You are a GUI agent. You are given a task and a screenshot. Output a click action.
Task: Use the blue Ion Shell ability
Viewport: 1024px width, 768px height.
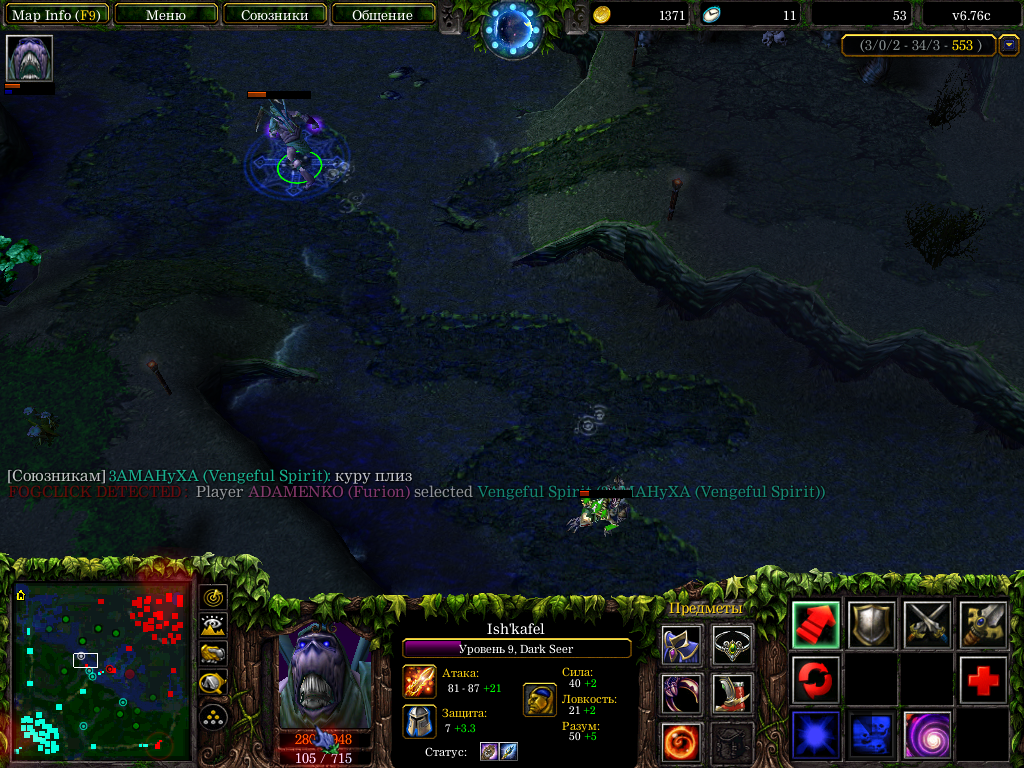click(815, 735)
